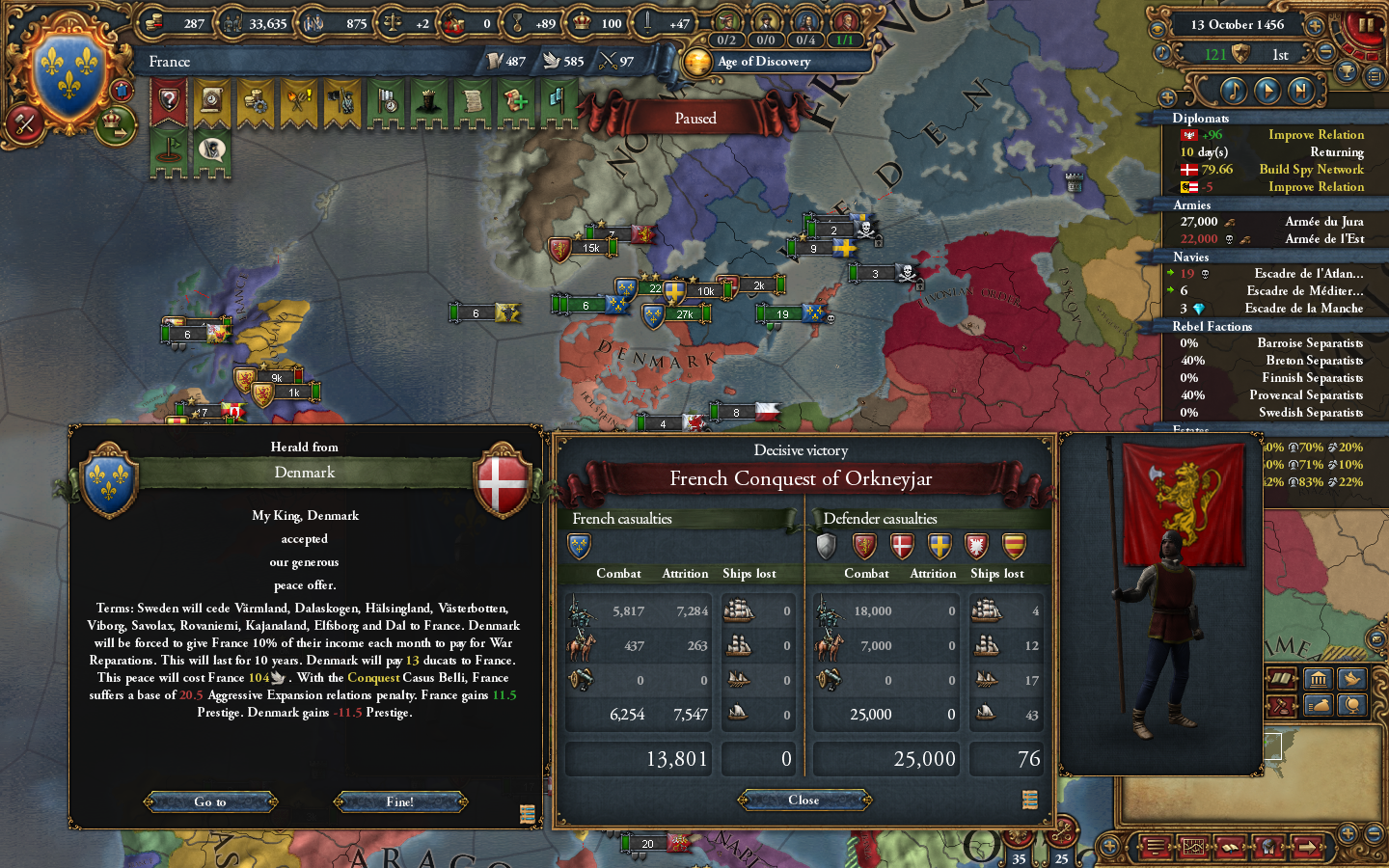
Task: Collapse the outliner using the minus button
Action: [x=1325, y=50]
